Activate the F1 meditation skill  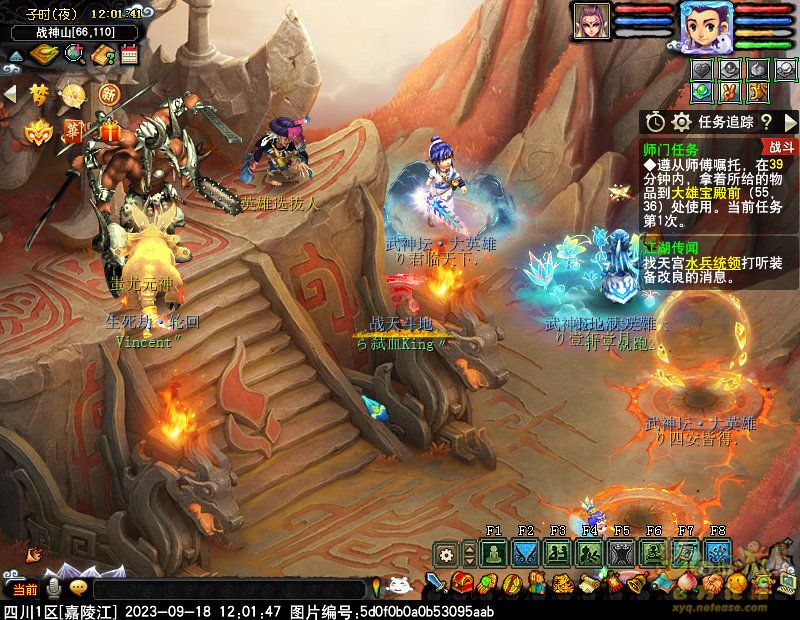[493, 552]
